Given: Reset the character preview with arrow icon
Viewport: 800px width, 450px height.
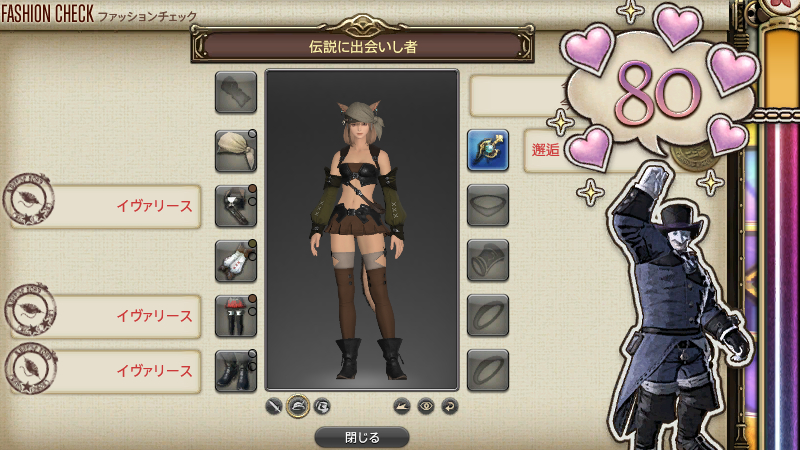Looking at the screenshot, I should 450,406.
